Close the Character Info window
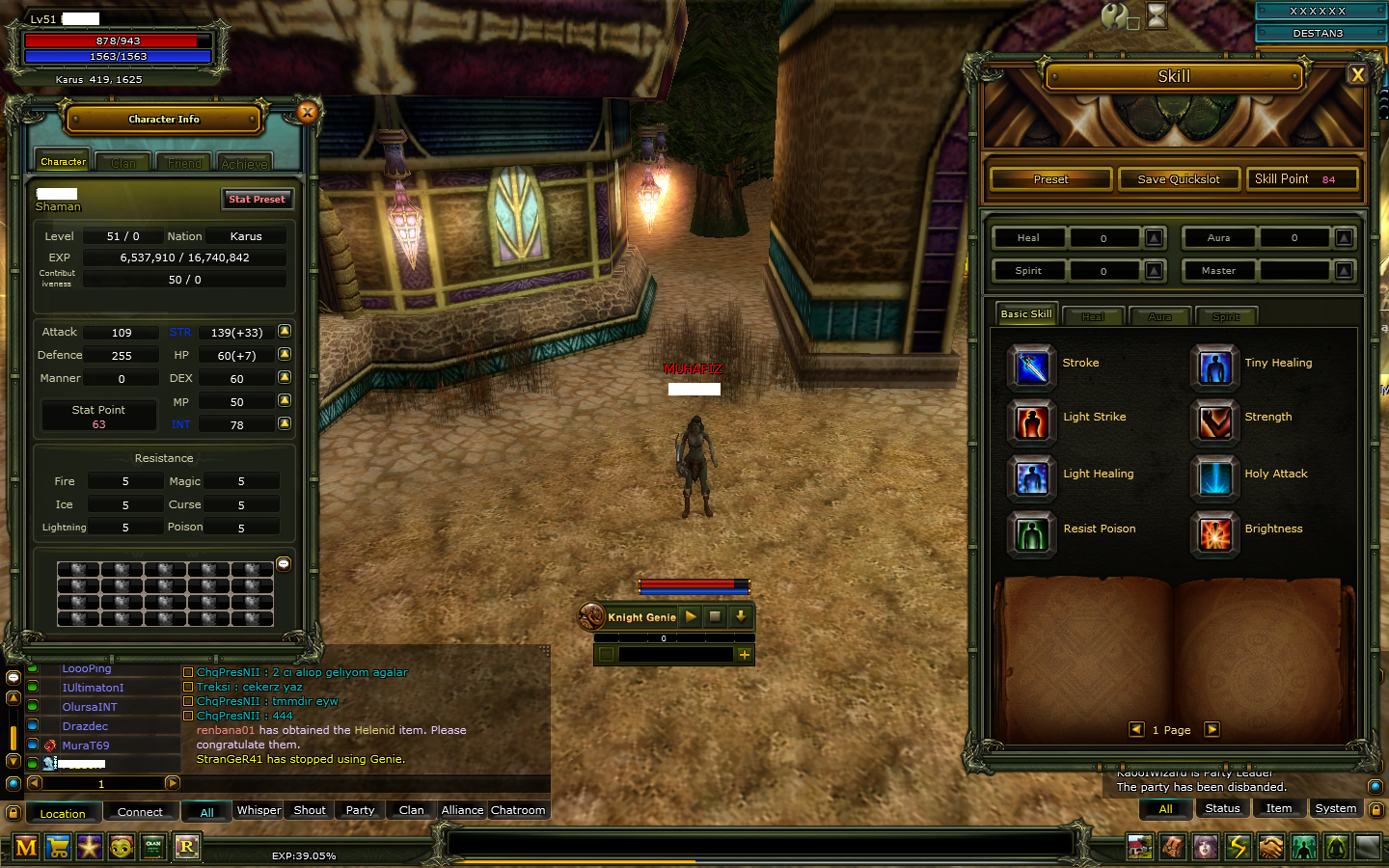 pyautogui.click(x=308, y=112)
